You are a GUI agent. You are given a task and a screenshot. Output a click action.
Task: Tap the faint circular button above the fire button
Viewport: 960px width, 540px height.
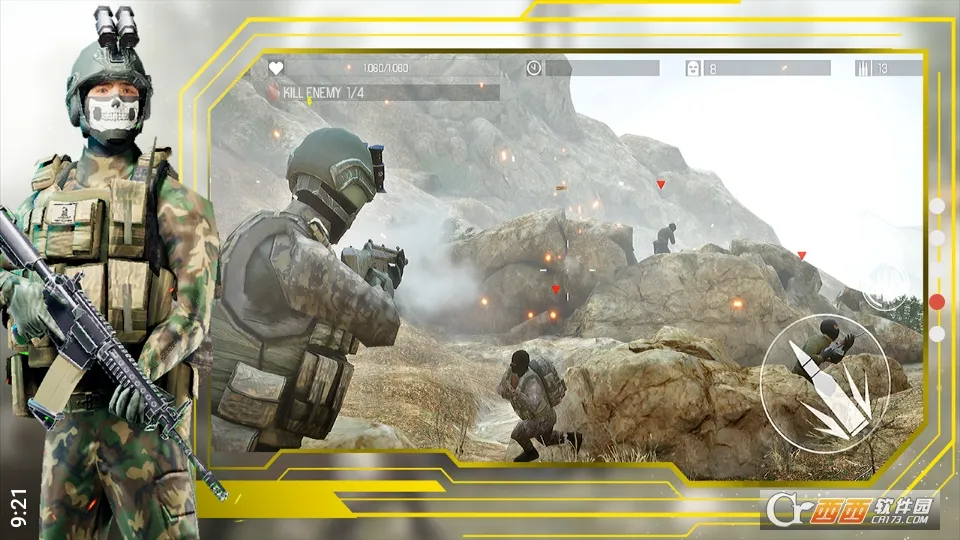(885, 286)
